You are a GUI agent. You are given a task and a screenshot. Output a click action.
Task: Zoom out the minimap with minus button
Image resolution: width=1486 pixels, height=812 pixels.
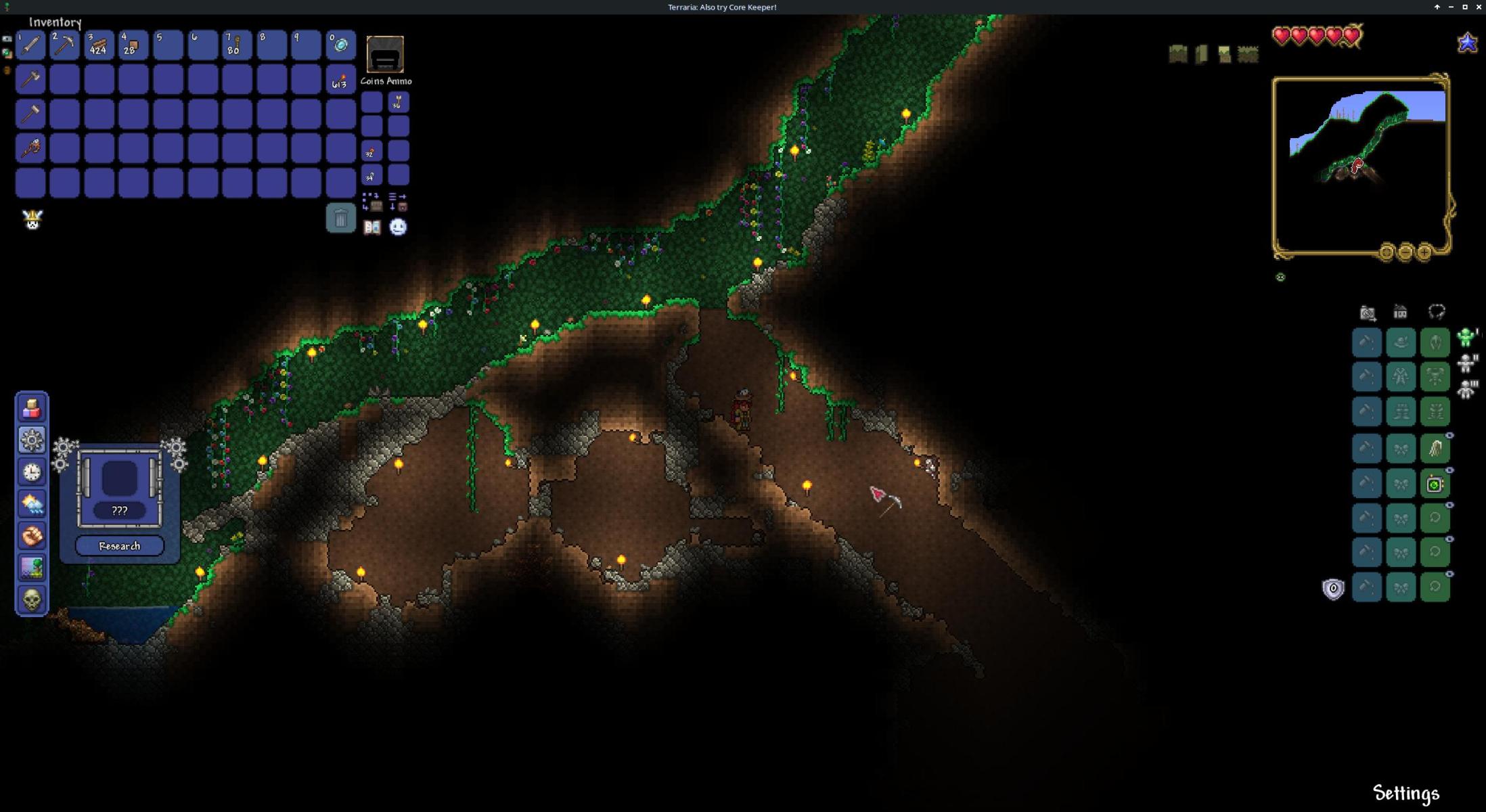1405,252
